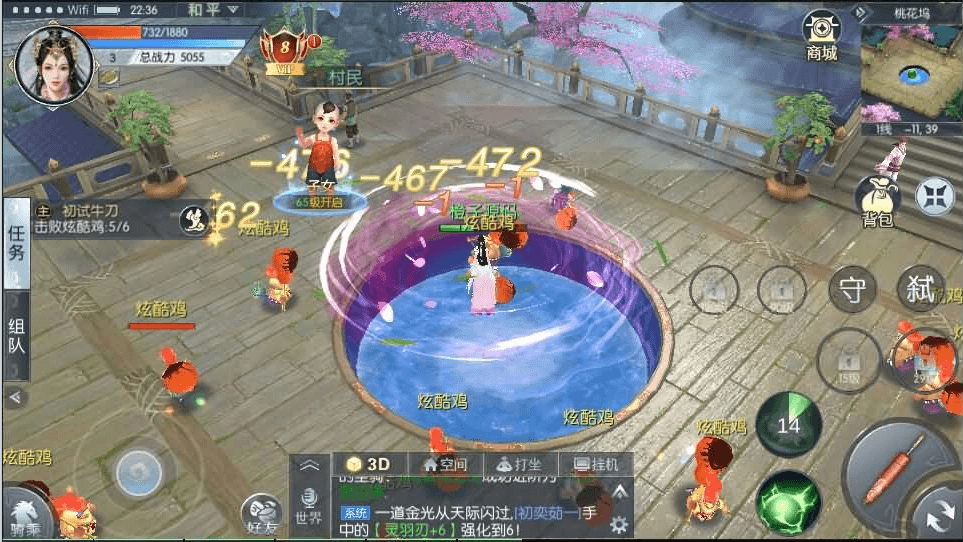
Task: Open the VIP 8 badge
Action: pyautogui.click(x=285, y=48)
